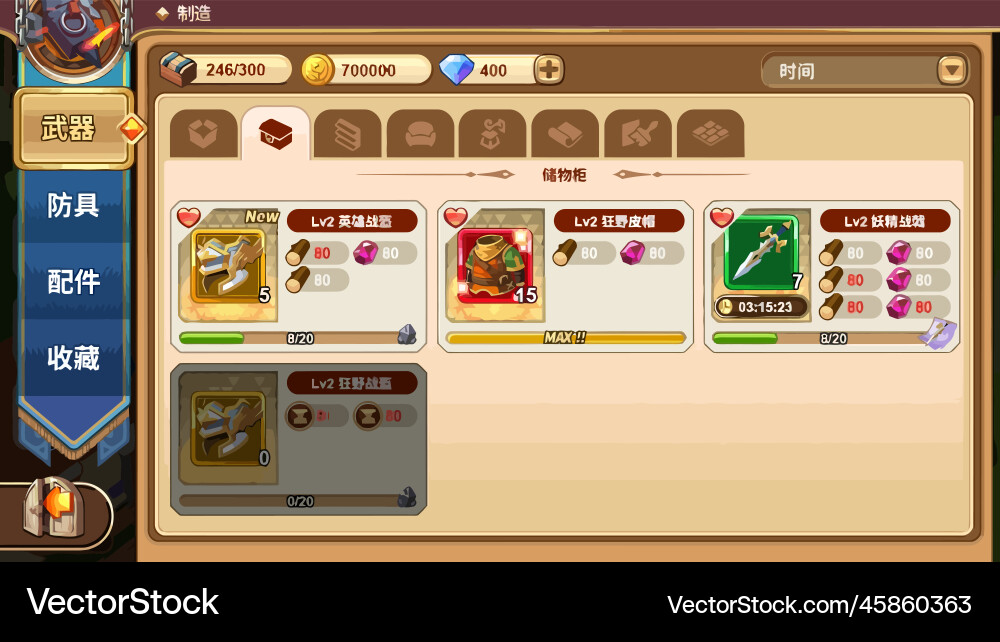This screenshot has width=1000, height=642.
Task: Select the greyed-out Lv2 狂野战盔 helmet
Action: coord(229,428)
